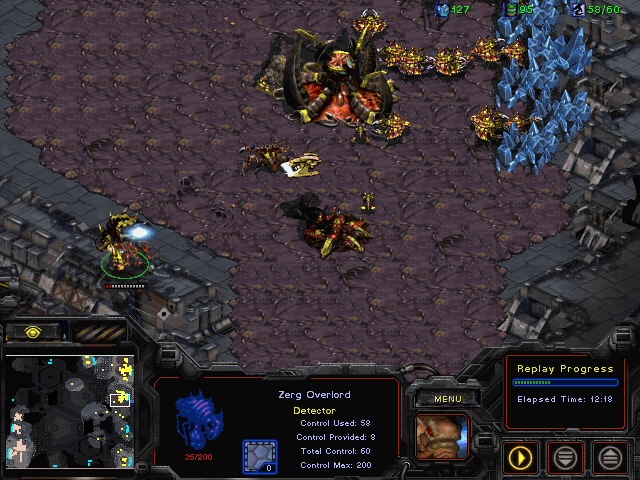Screen dimensions: 640x480
Task: Increase replay speed with up-arrow button
Action: [x=609, y=458]
